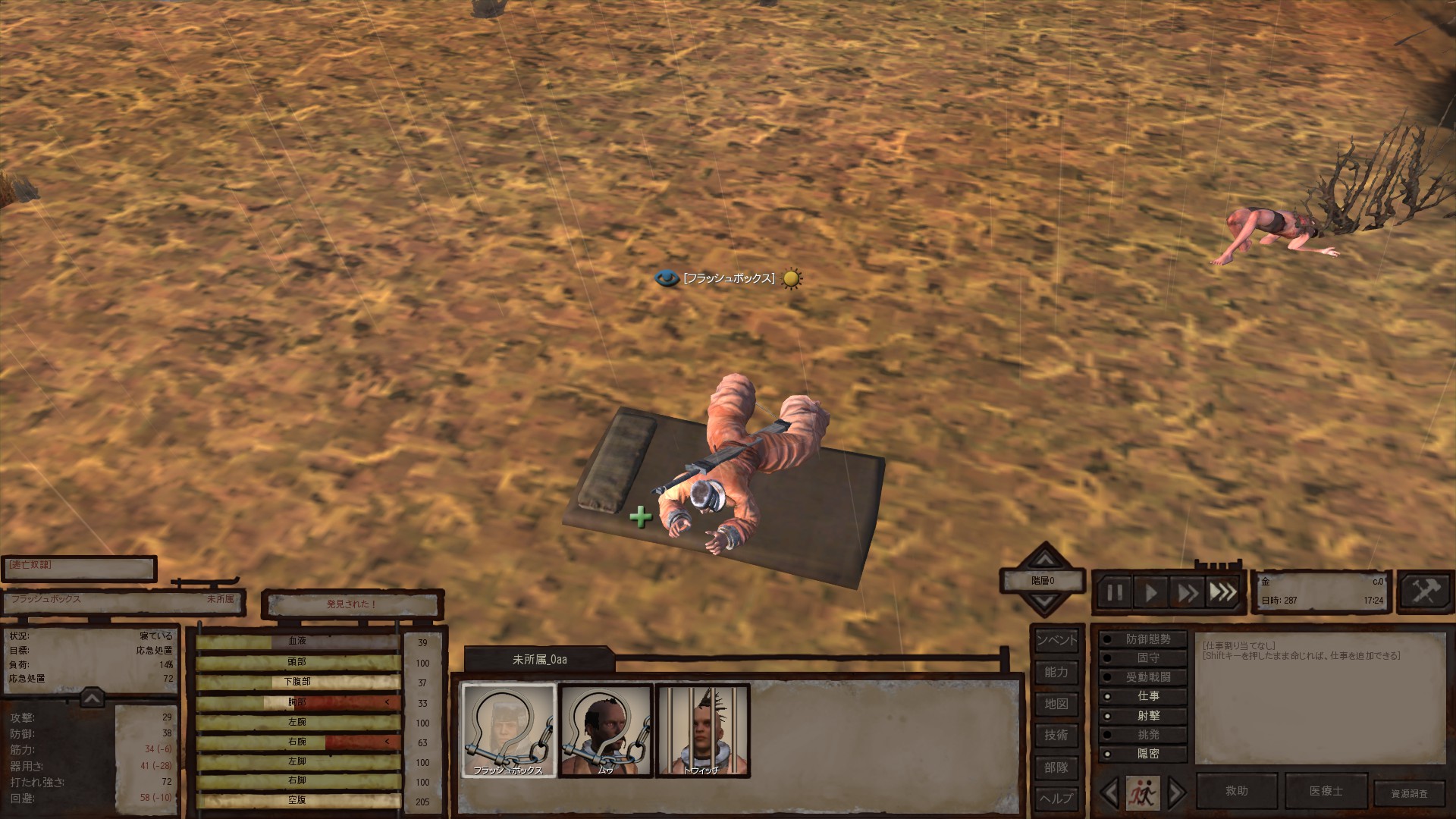The height and width of the screenshot is (819, 1456).
Task: Set game to normal play speed
Action: click(x=1150, y=592)
